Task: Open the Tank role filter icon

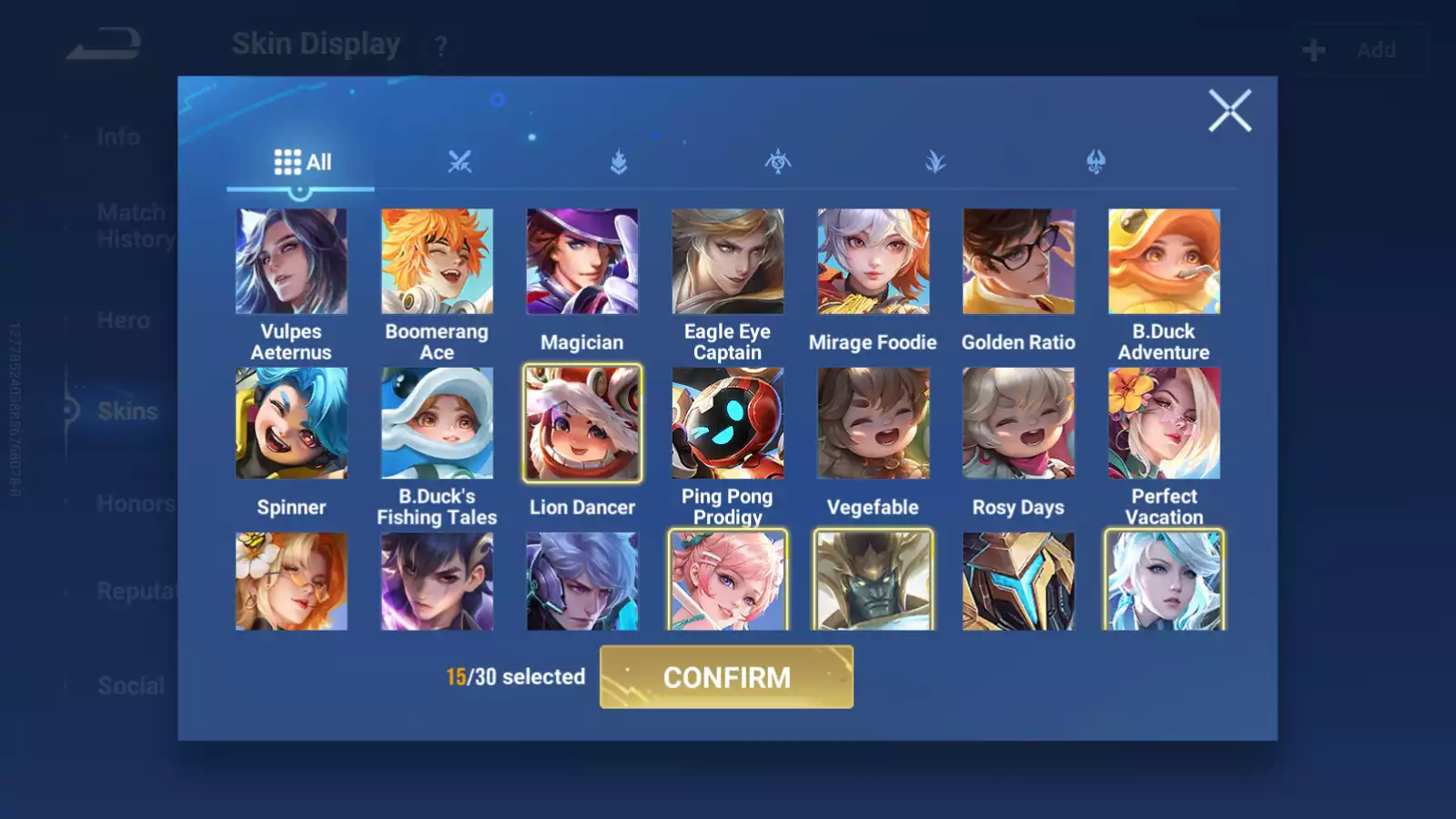Action: [619, 162]
